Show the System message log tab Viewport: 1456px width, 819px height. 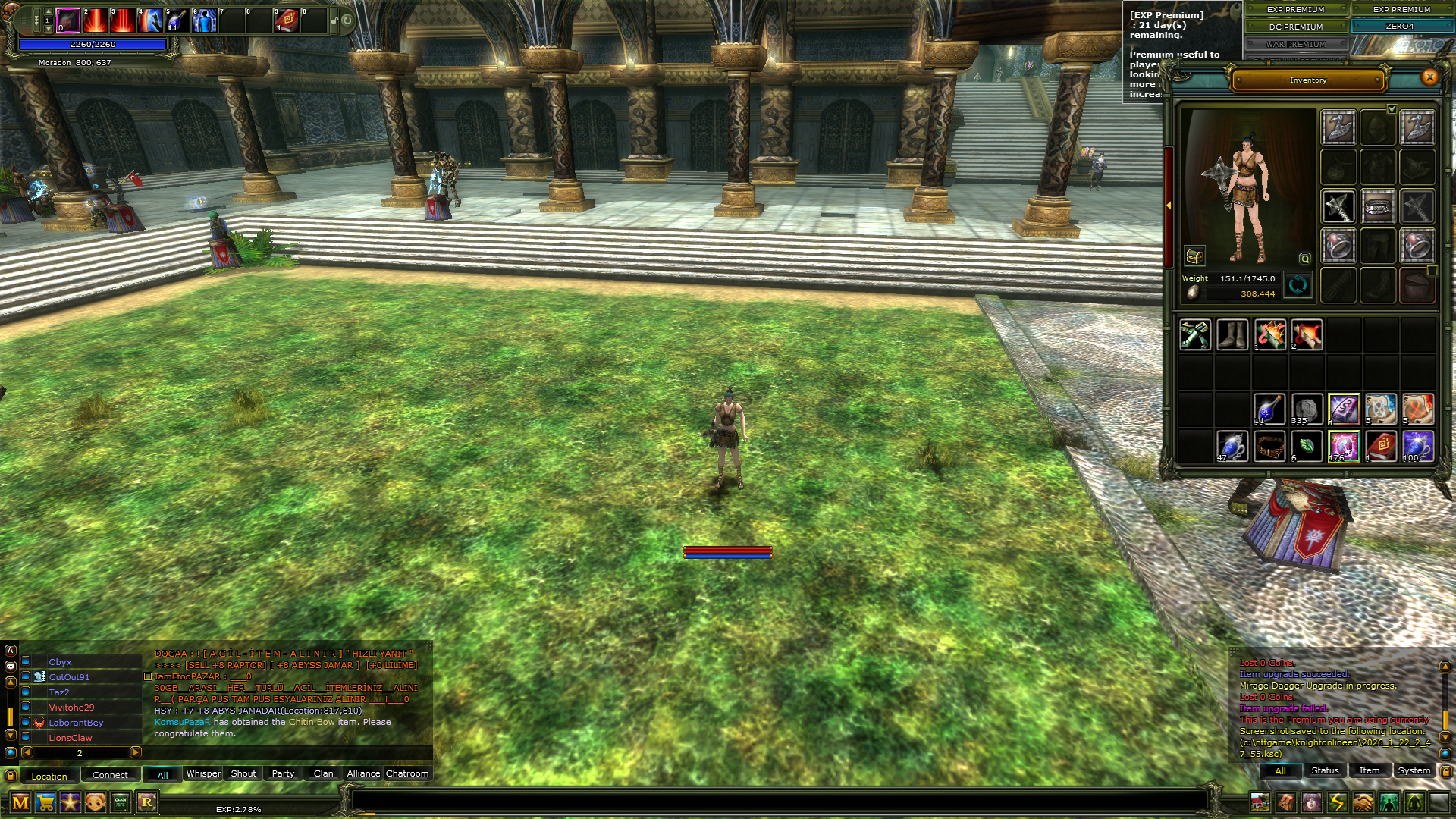(1414, 770)
